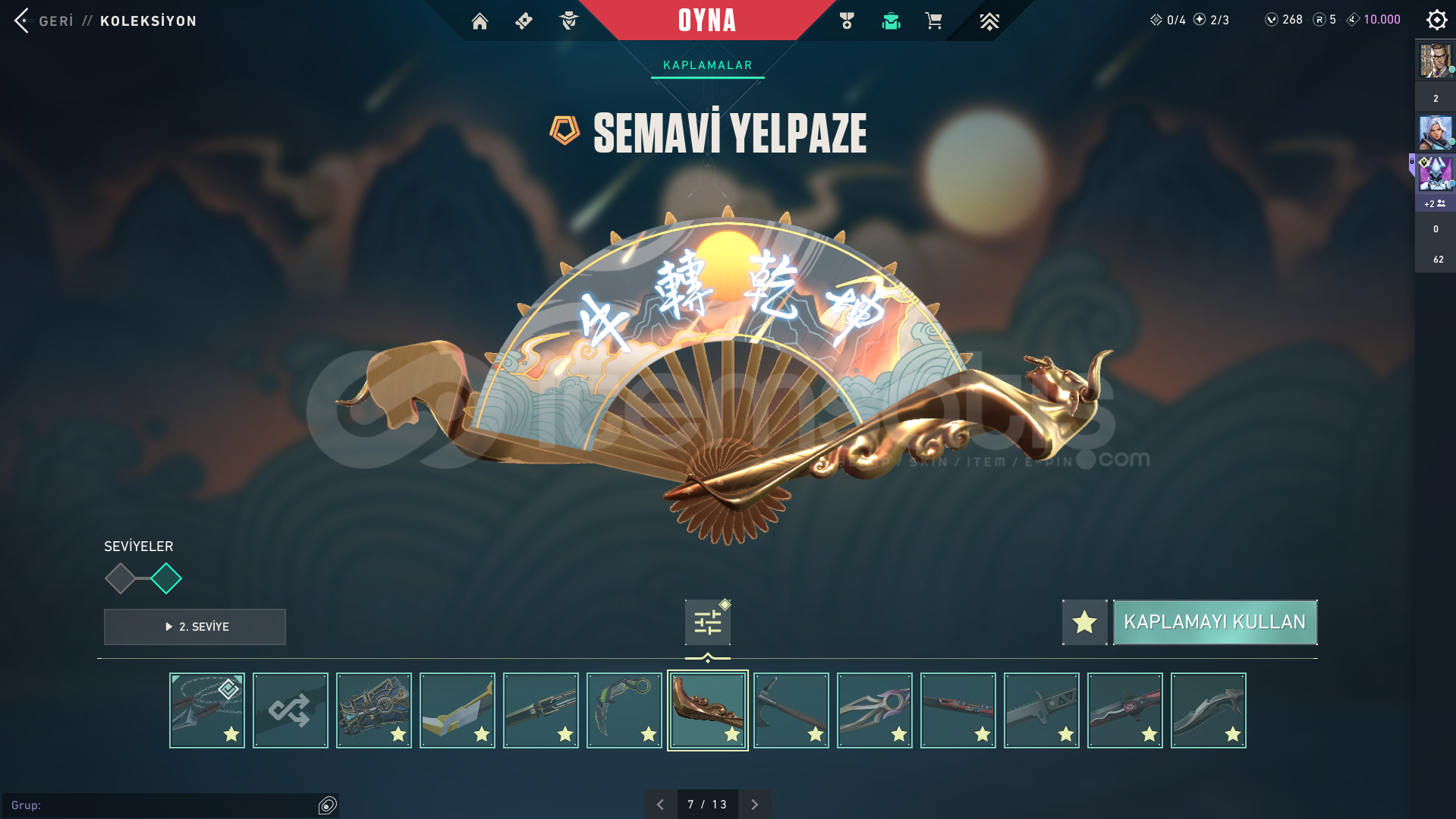Go back with the GERİ arrow
The image size is (1456, 819).
coord(23,20)
